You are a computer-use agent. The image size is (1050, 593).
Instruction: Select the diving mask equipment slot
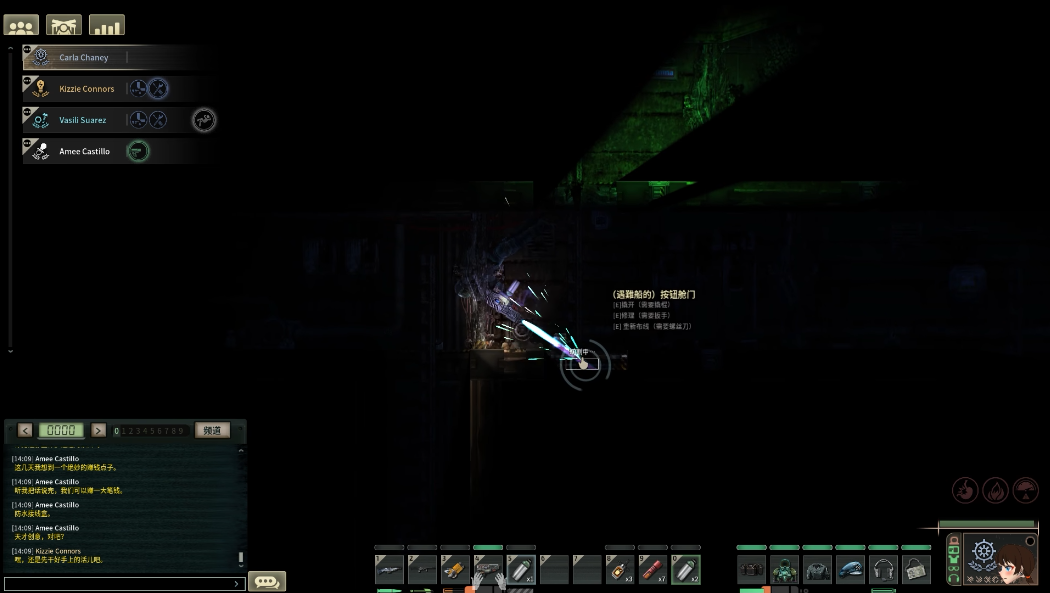tap(785, 569)
